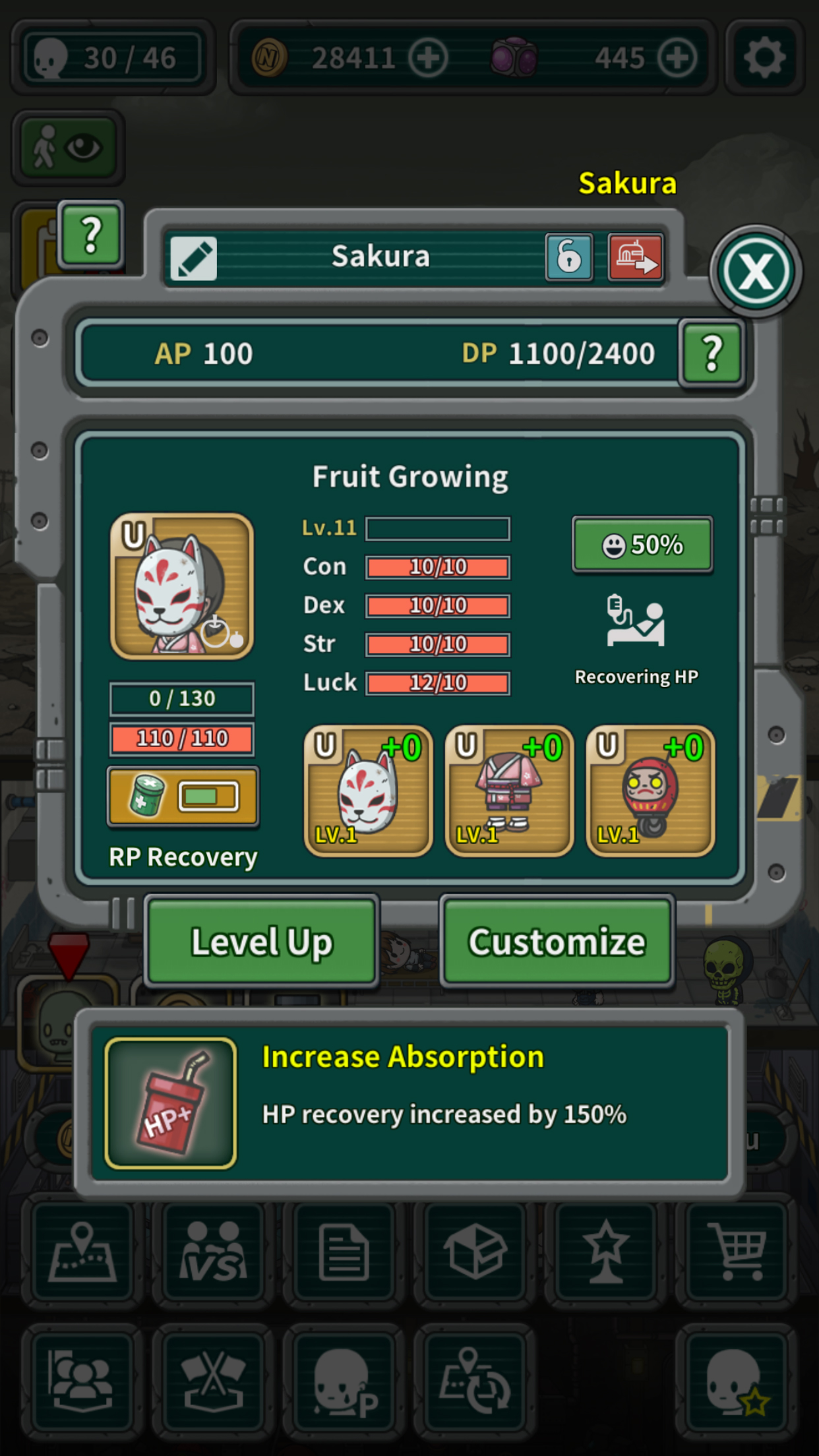Open the shopping cart store
819x1456 pixels.
click(738, 1251)
